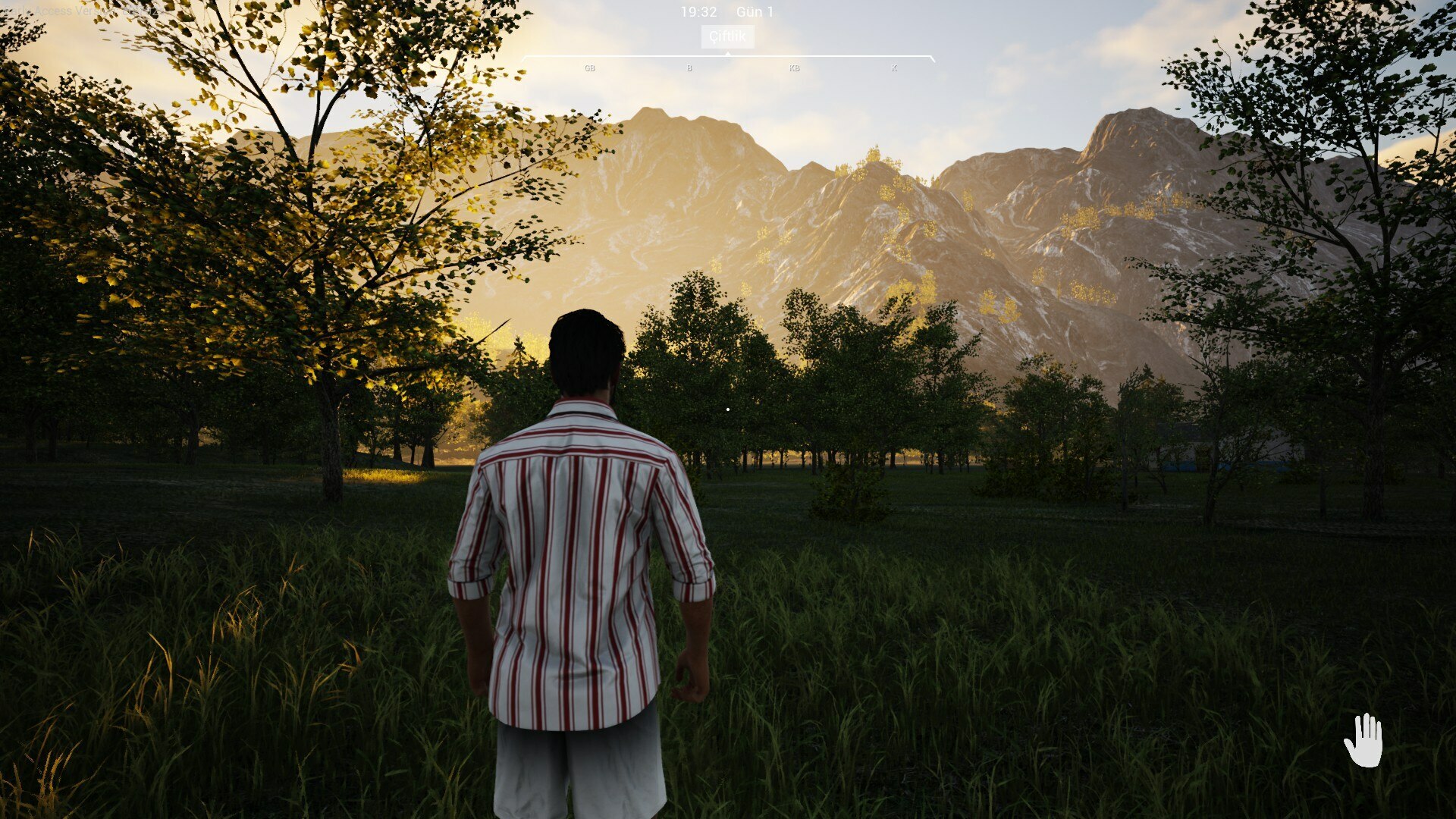The image size is (1456, 819).
Task: Click the crosshair dot at screen center
Action: click(x=728, y=409)
